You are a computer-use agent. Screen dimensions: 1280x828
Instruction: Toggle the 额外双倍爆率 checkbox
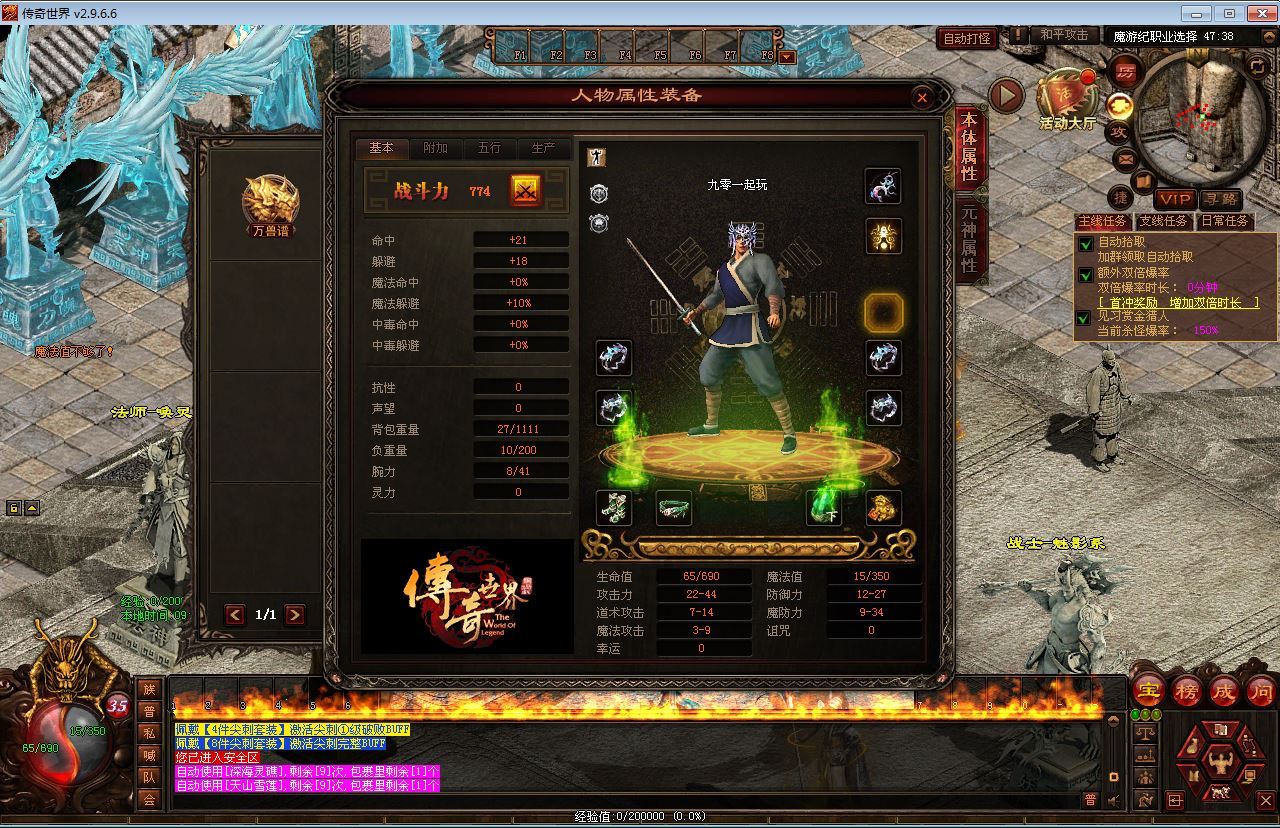pos(1086,275)
